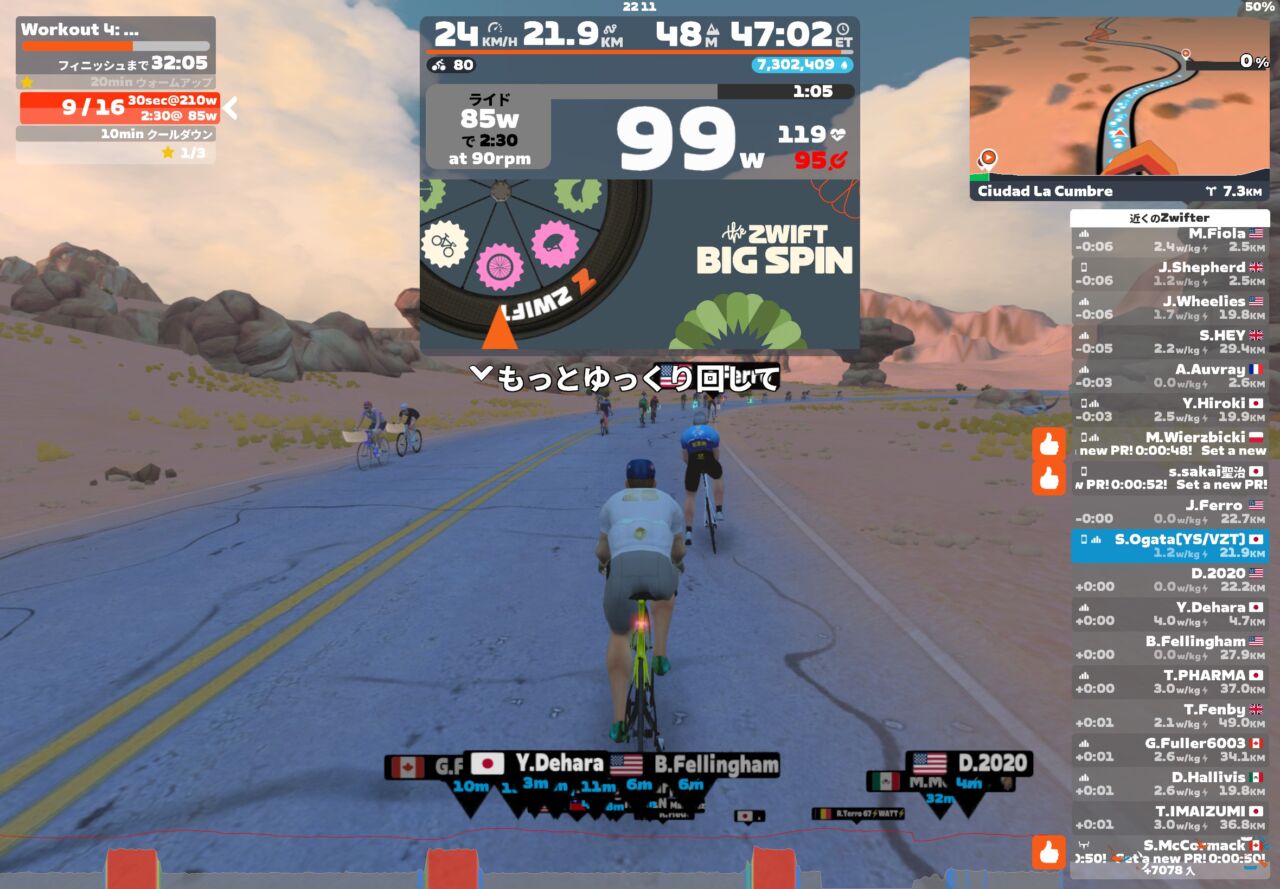Click S.HEY's row in the rider list

(x=1169, y=342)
